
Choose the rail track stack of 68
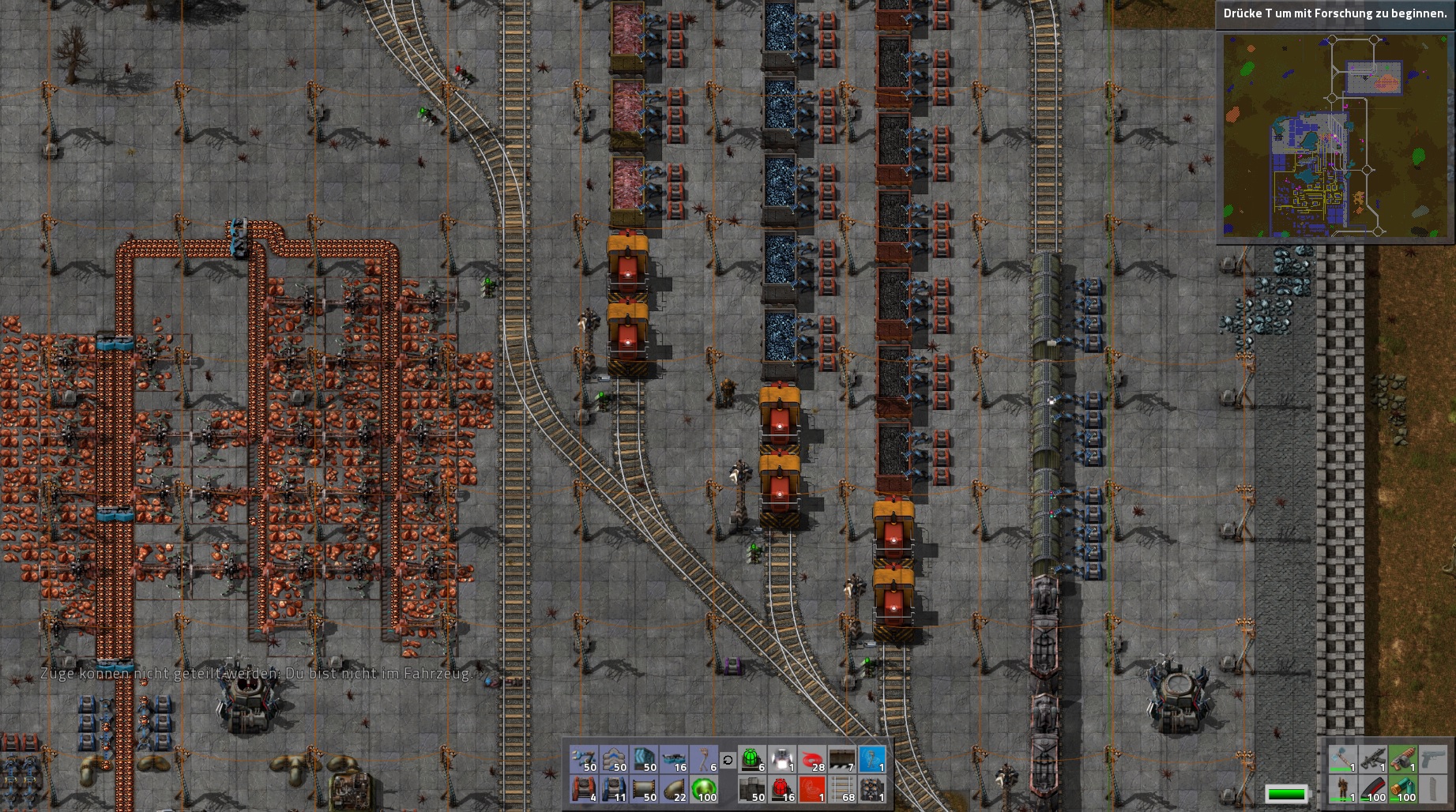point(841,789)
